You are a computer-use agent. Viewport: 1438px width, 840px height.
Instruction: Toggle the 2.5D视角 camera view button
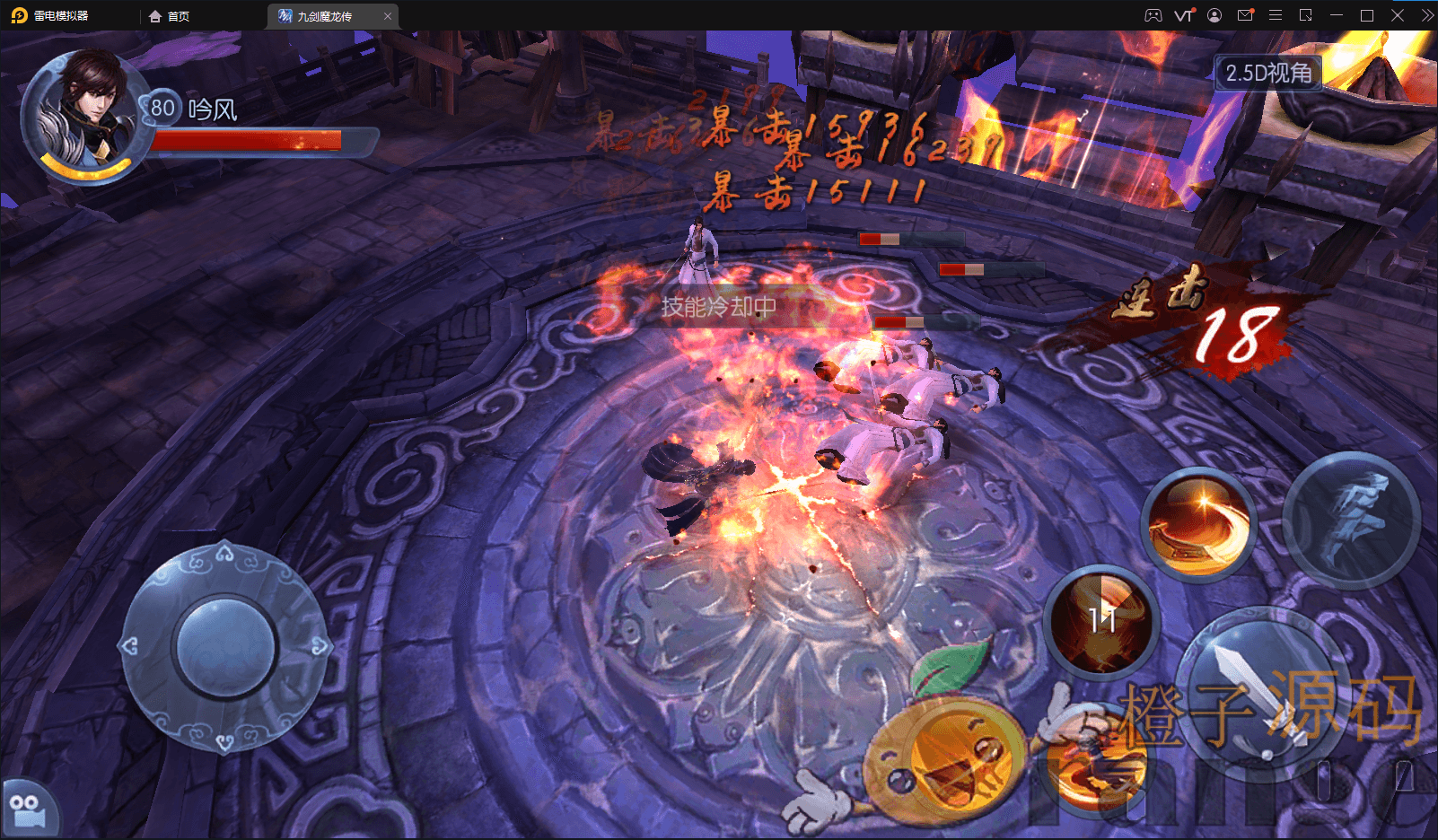click(x=1267, y=73)
